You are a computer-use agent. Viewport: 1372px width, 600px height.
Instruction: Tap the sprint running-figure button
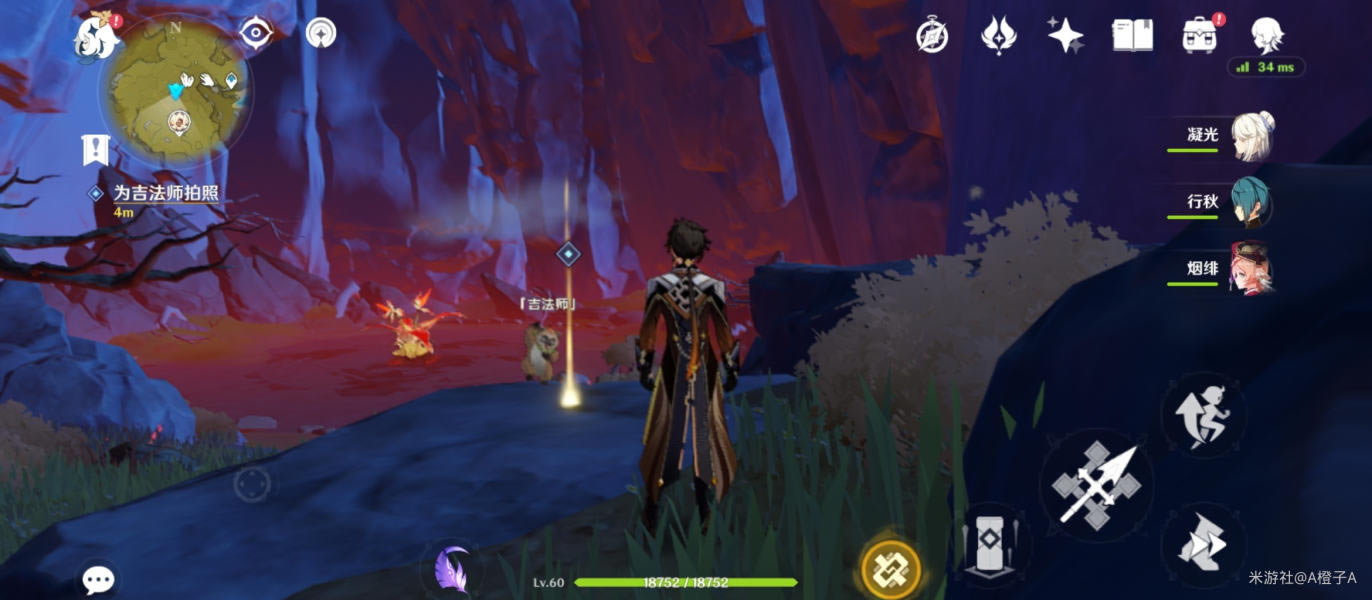click(x=1203, y=414)
